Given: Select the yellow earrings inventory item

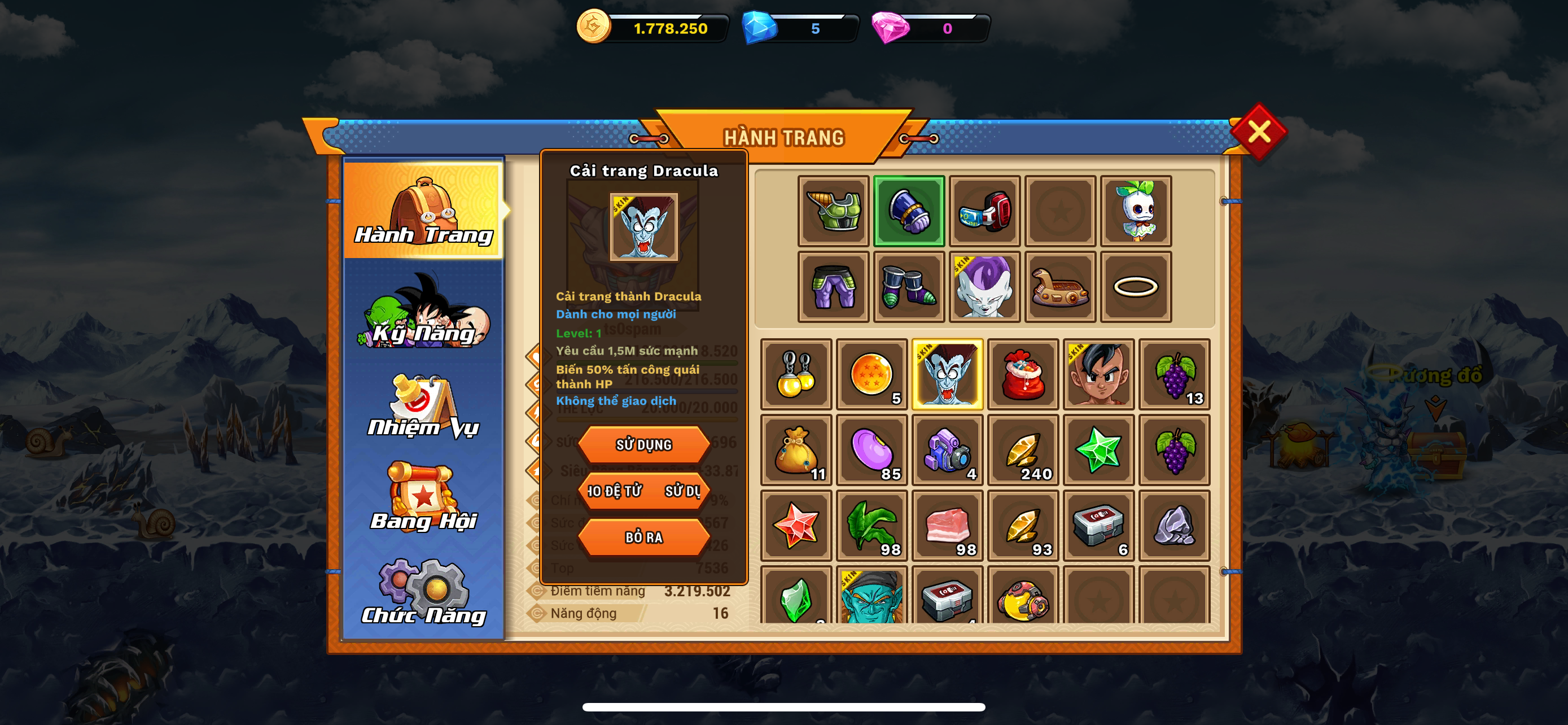Looking at the screenshot, I should (796, 374).
